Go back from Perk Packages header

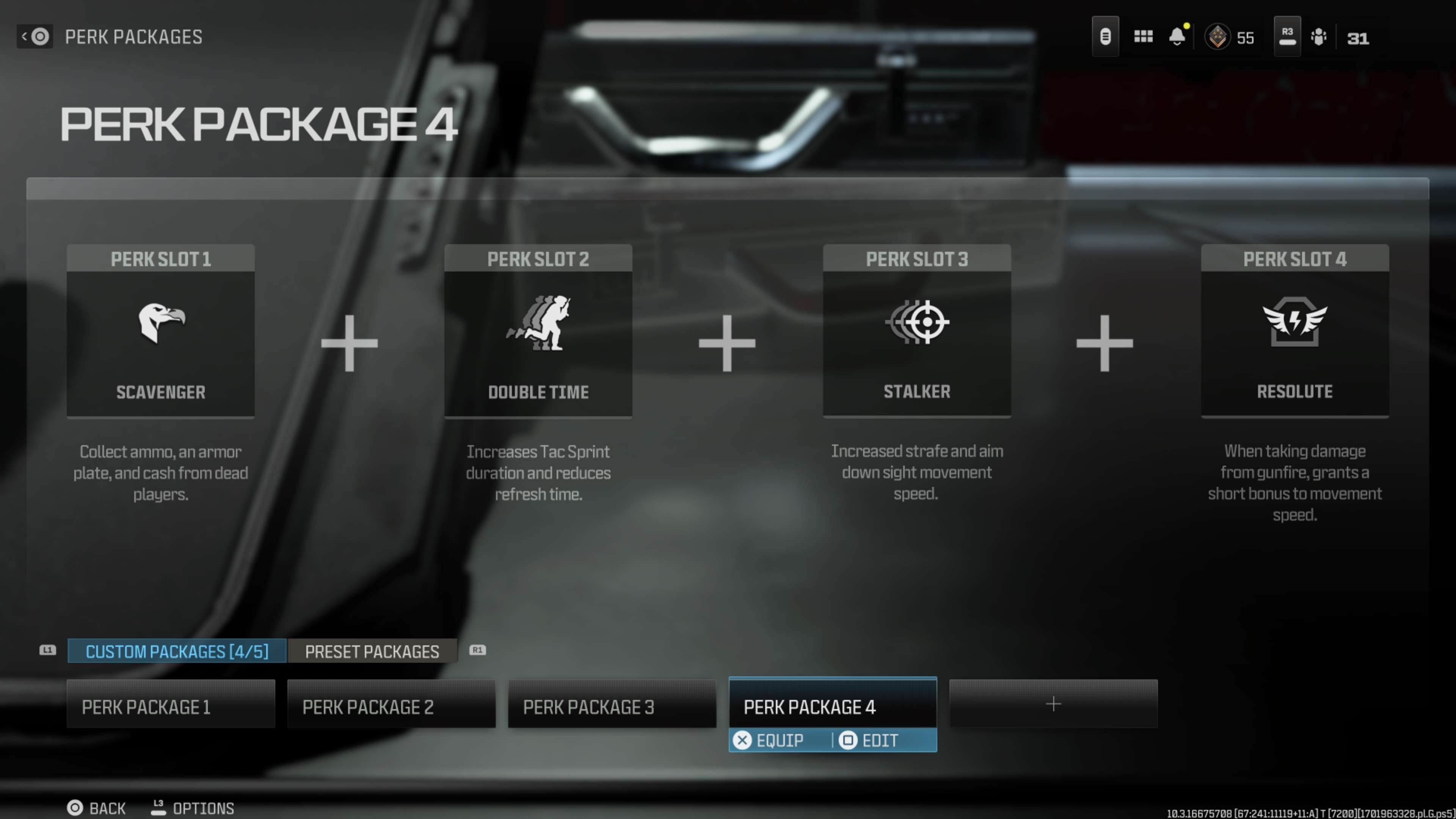35,37
